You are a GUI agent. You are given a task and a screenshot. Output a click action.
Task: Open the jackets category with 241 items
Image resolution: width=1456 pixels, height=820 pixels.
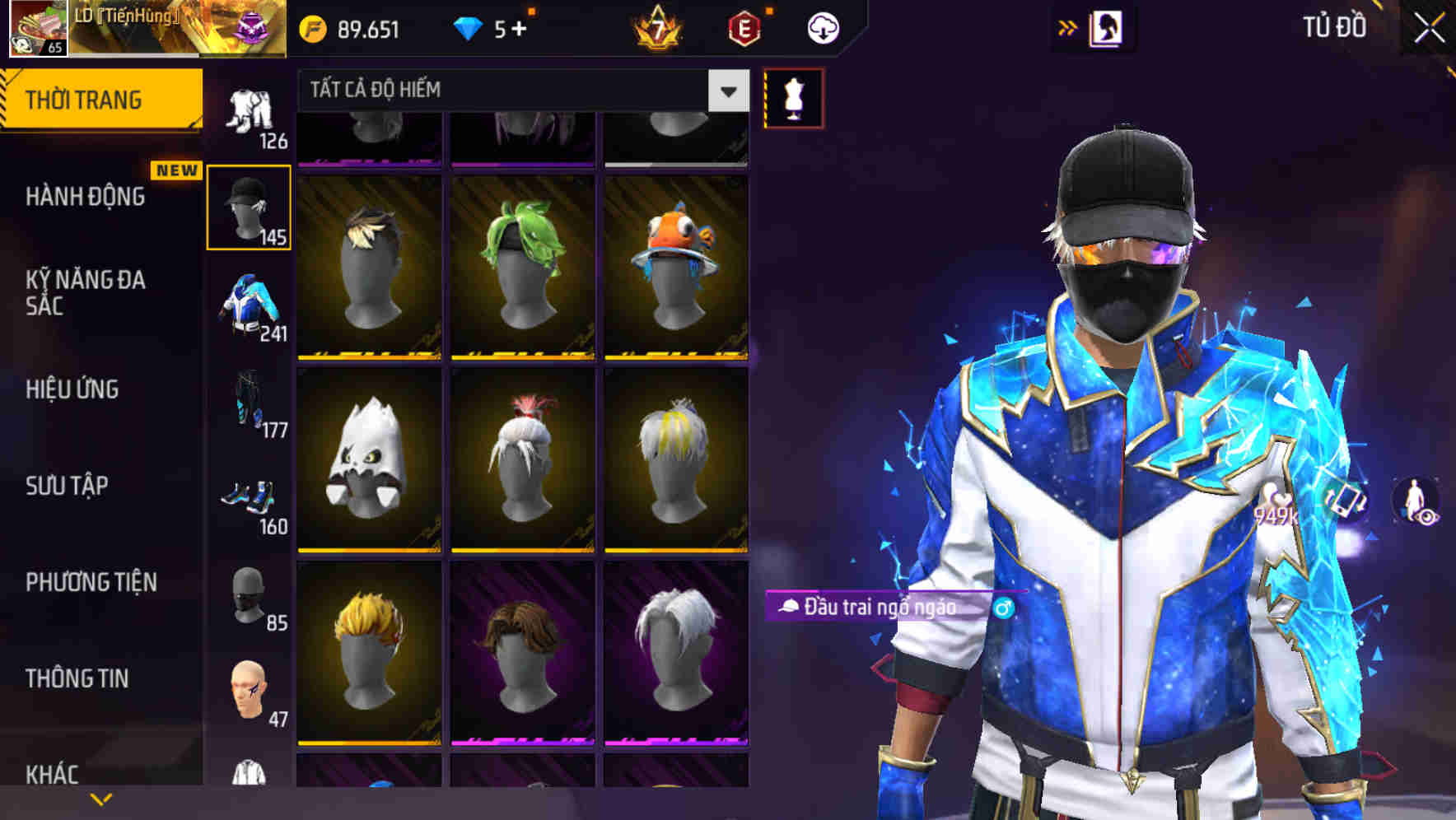(x=250, y=309)
